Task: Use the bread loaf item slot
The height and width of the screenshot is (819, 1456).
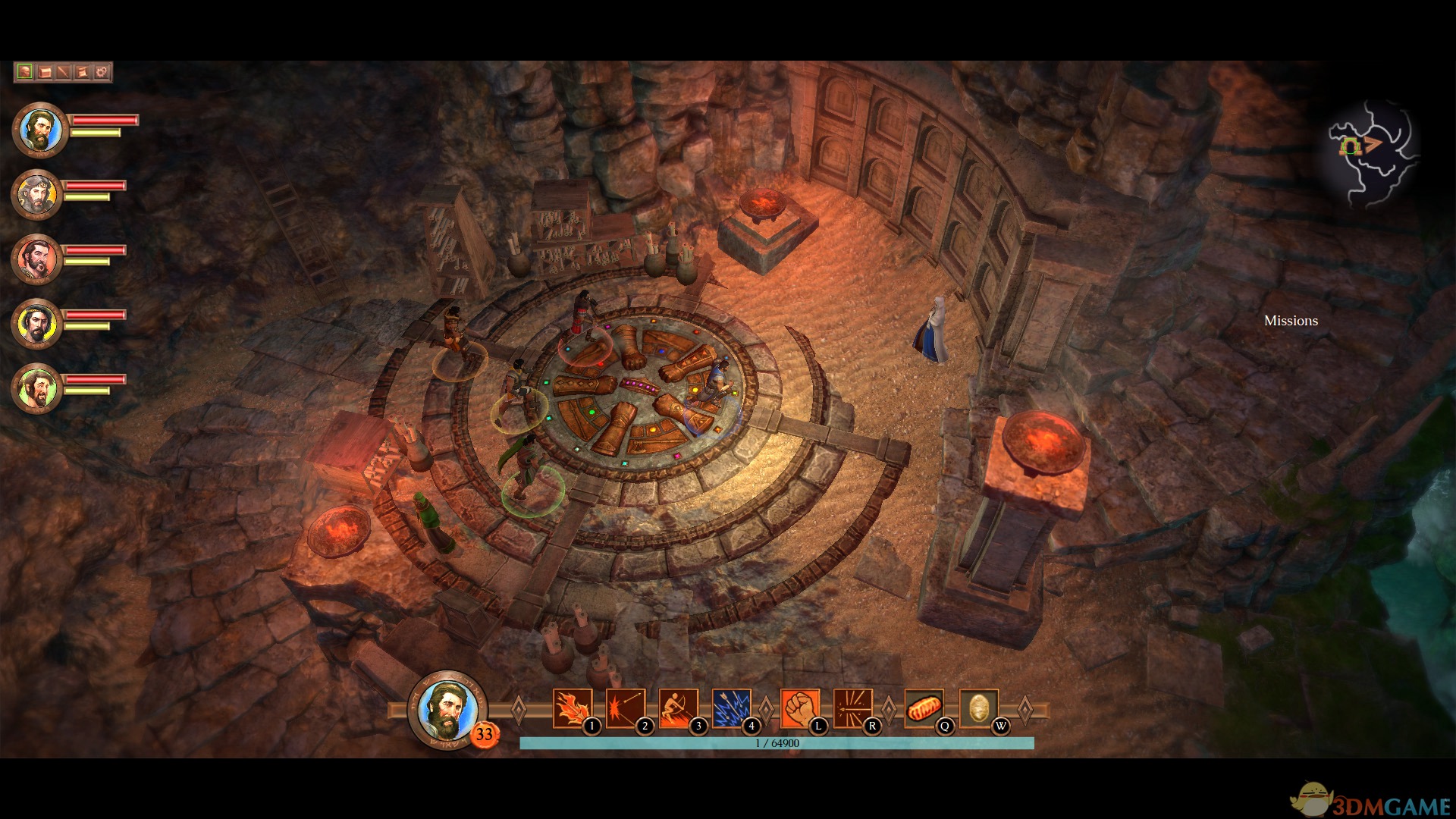Action: 924,709
